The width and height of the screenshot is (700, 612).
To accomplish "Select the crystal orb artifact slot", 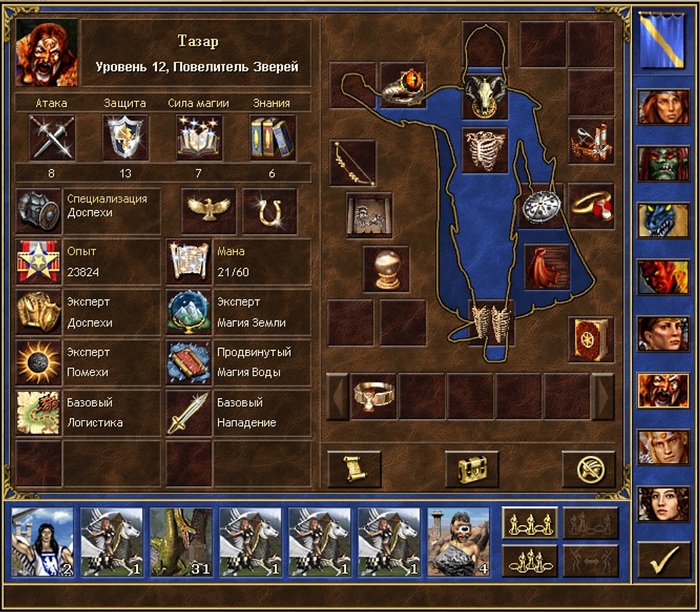I will pos(385,268).
